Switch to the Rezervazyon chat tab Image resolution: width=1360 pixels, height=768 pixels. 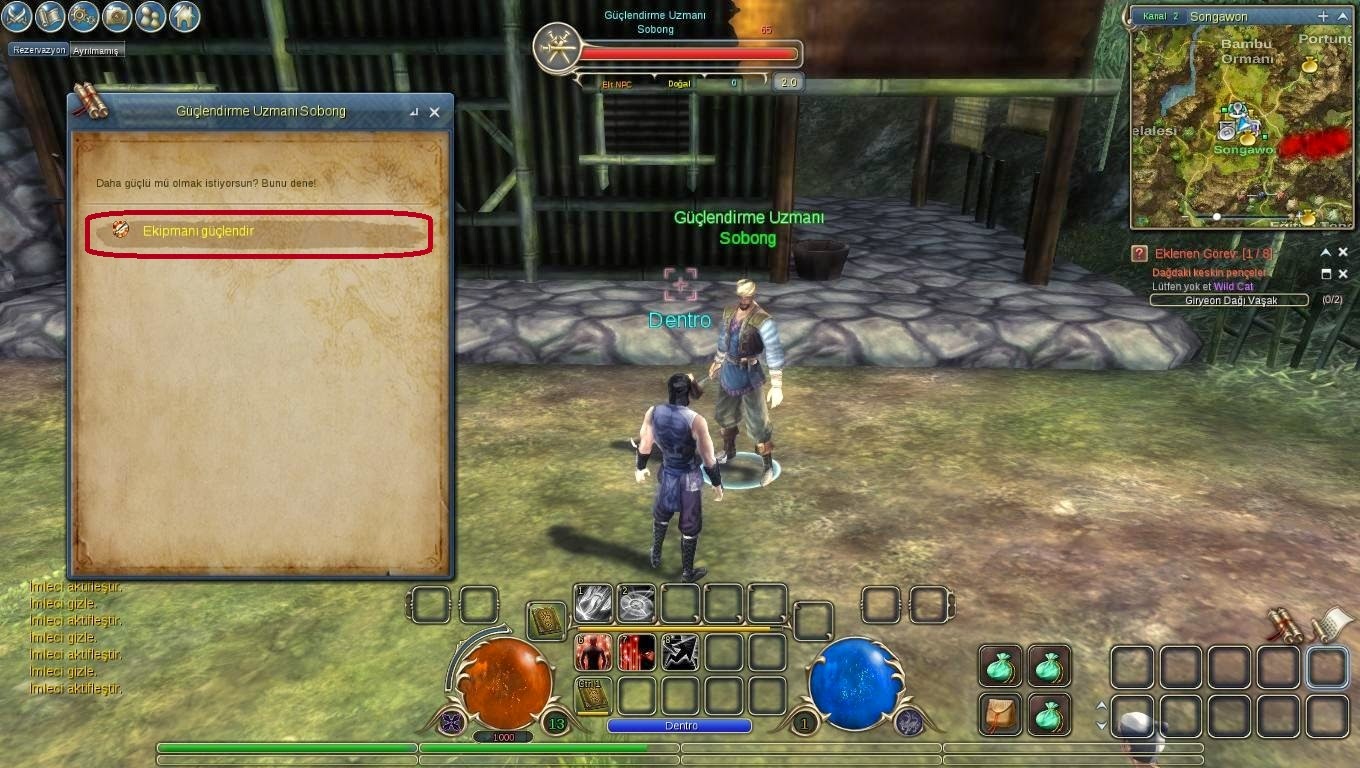(39, 50)
